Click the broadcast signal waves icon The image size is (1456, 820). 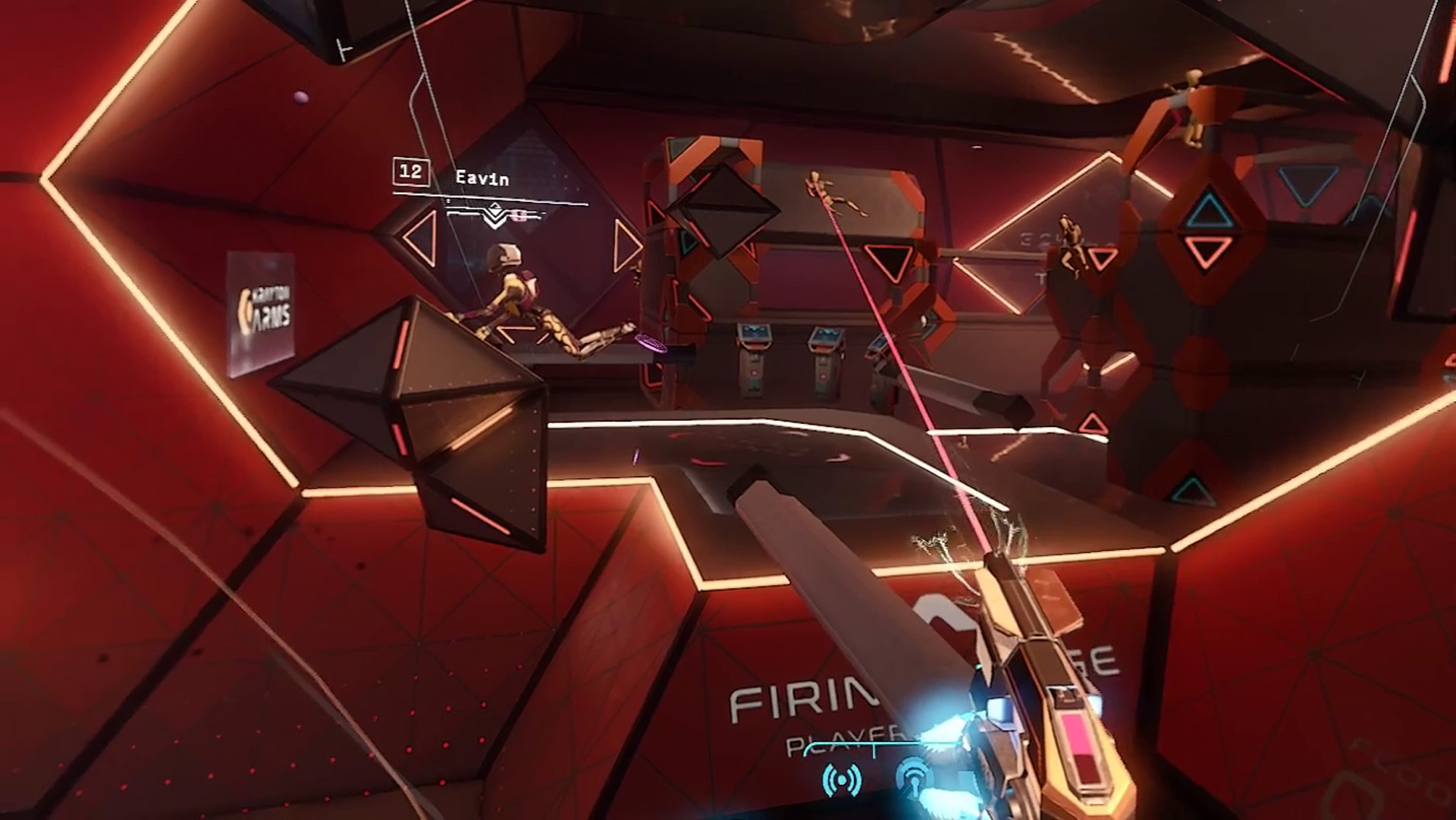click(x=842, y=781)
